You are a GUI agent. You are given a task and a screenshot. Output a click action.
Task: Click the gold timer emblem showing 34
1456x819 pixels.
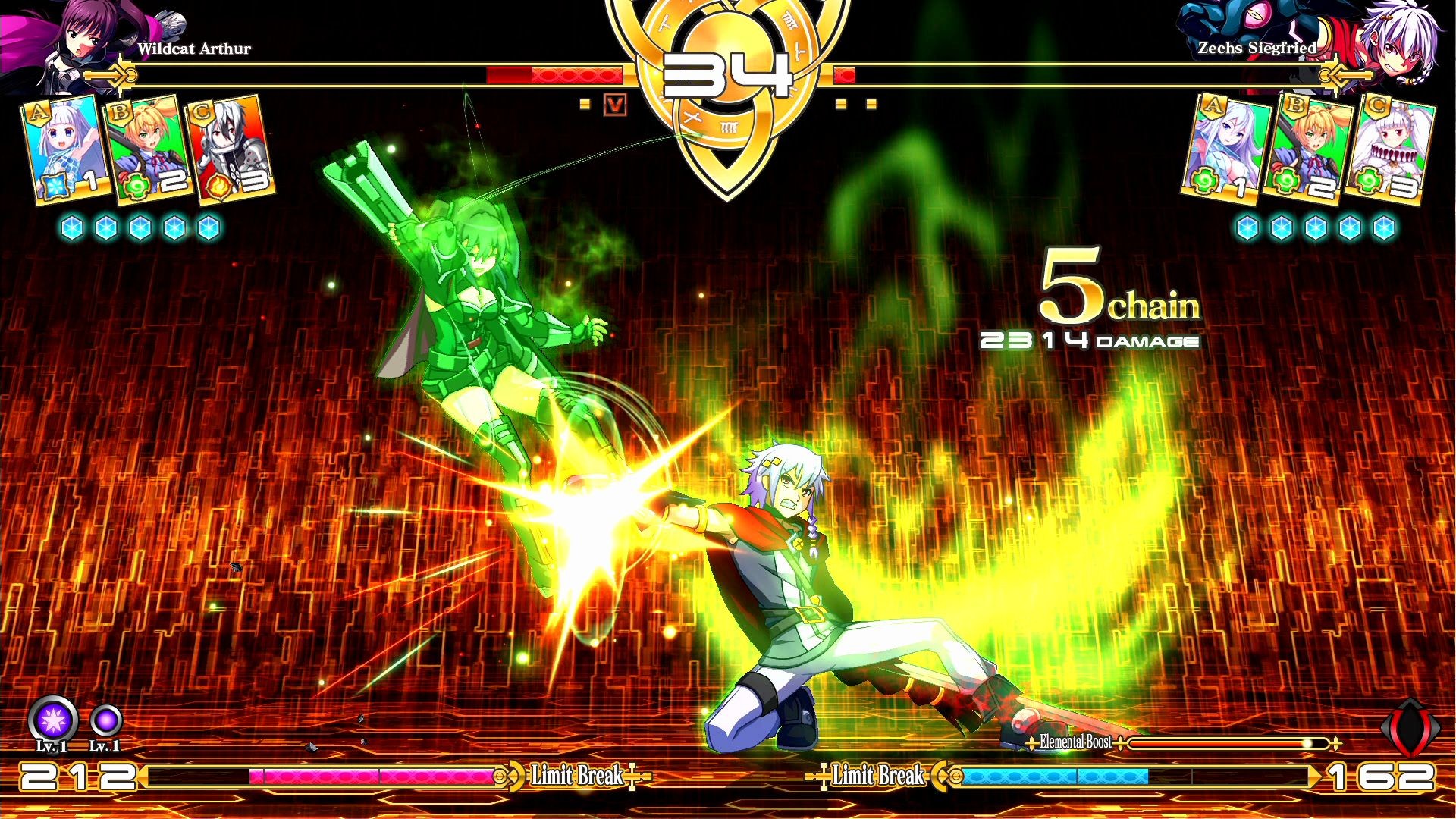point(726,76)
